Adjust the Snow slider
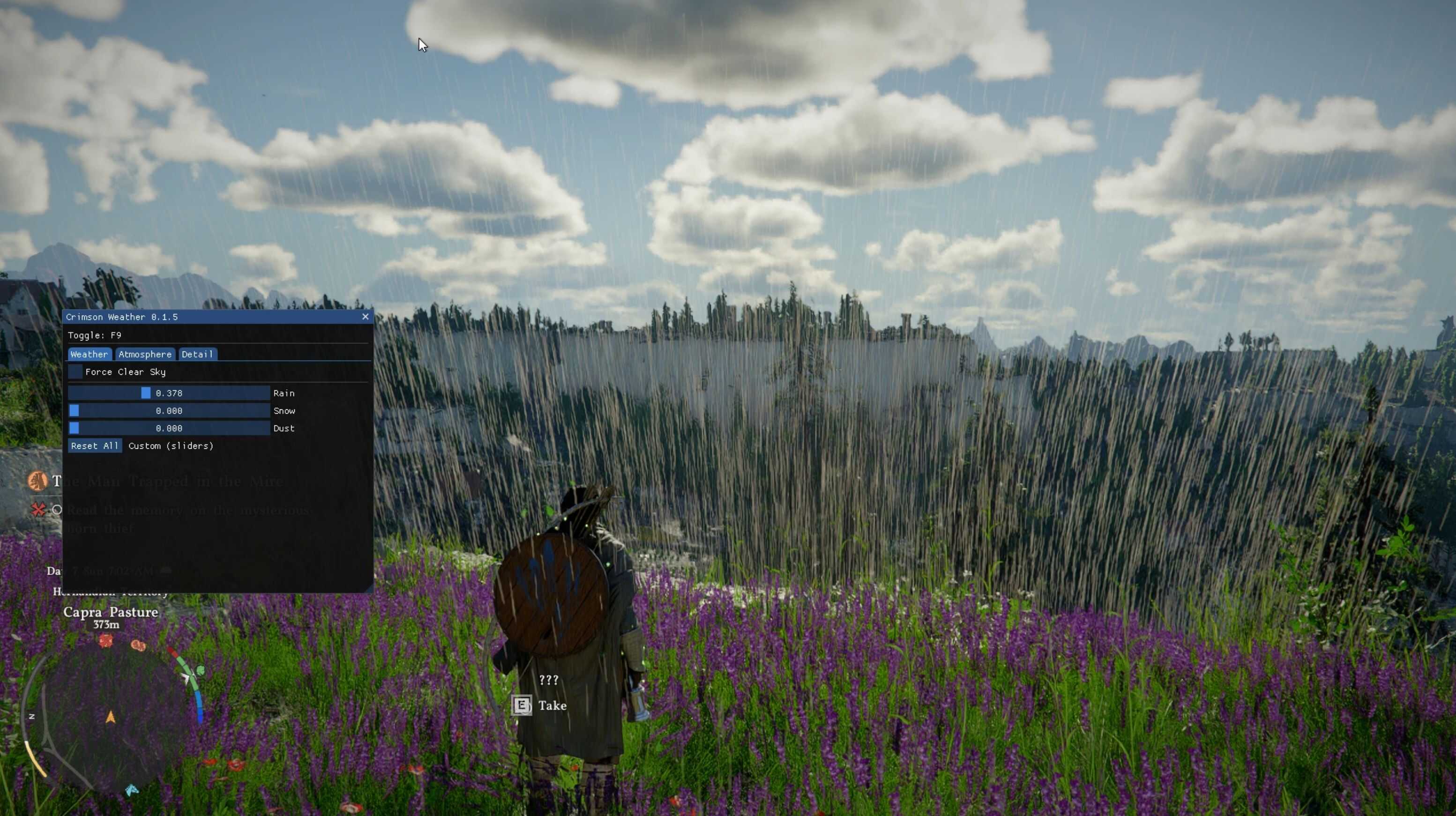The height and width of the screenshot is (816, 1456). [168, 411]
